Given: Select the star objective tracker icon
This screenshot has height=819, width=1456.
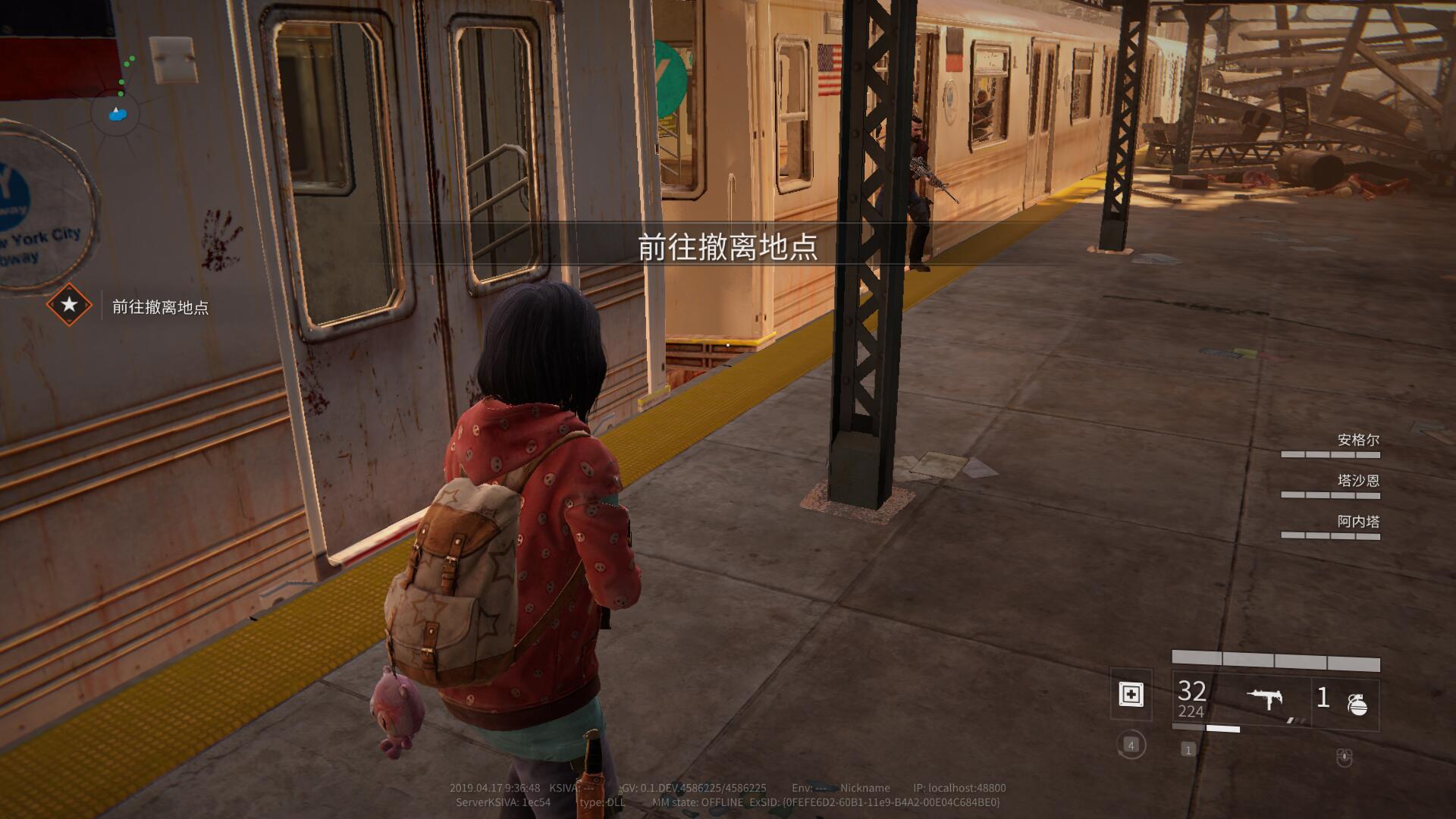Looking at the screenshot, I should 69,305.
